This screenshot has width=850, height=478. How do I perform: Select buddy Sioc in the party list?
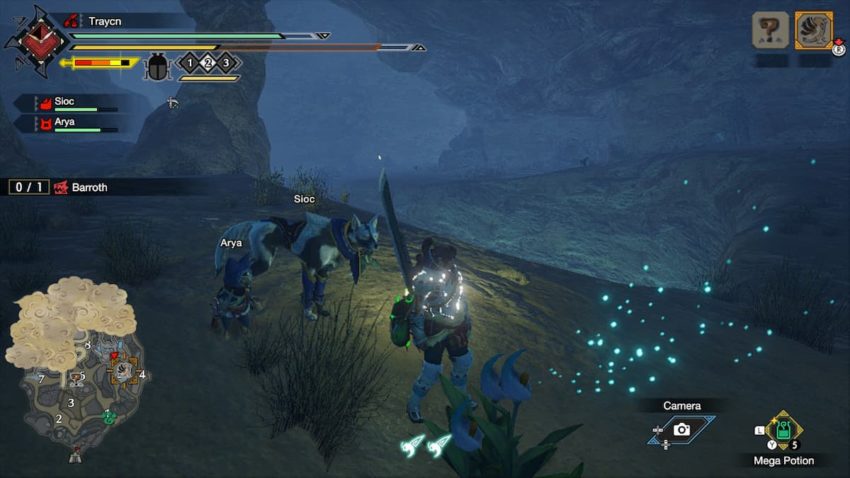[65, 102]
